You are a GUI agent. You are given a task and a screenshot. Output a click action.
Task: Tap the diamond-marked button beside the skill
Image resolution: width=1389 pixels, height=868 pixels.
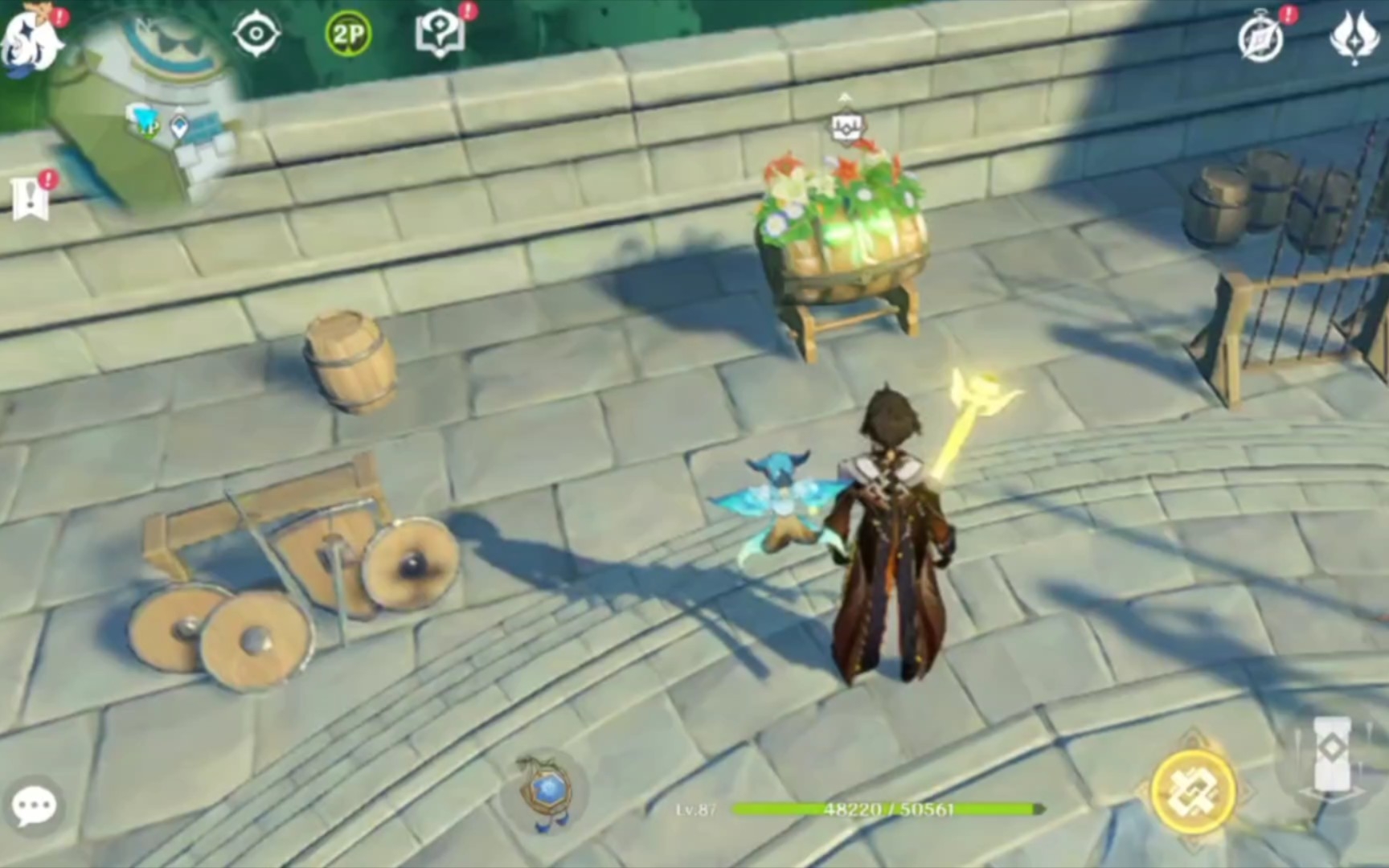point(1331,751)
